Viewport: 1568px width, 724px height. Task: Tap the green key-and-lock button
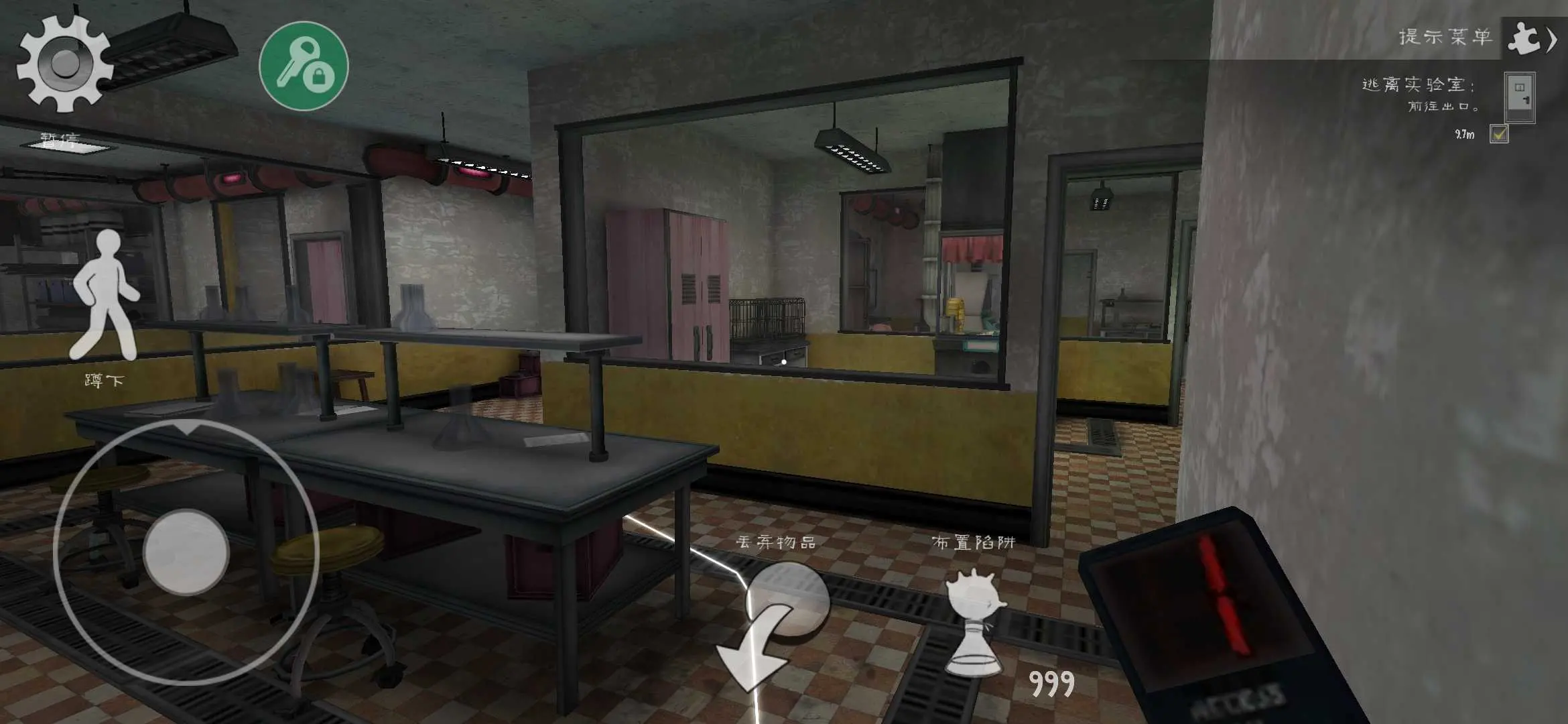pyautogui.click(x=304, y=66)
